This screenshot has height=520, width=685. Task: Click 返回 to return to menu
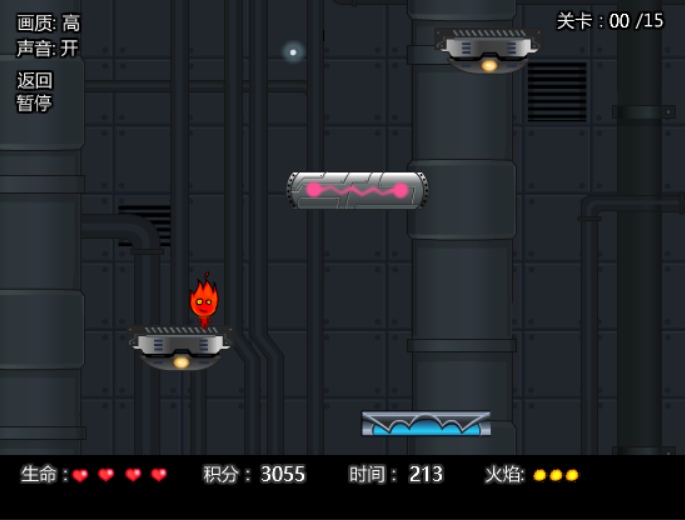pos(34,80)
